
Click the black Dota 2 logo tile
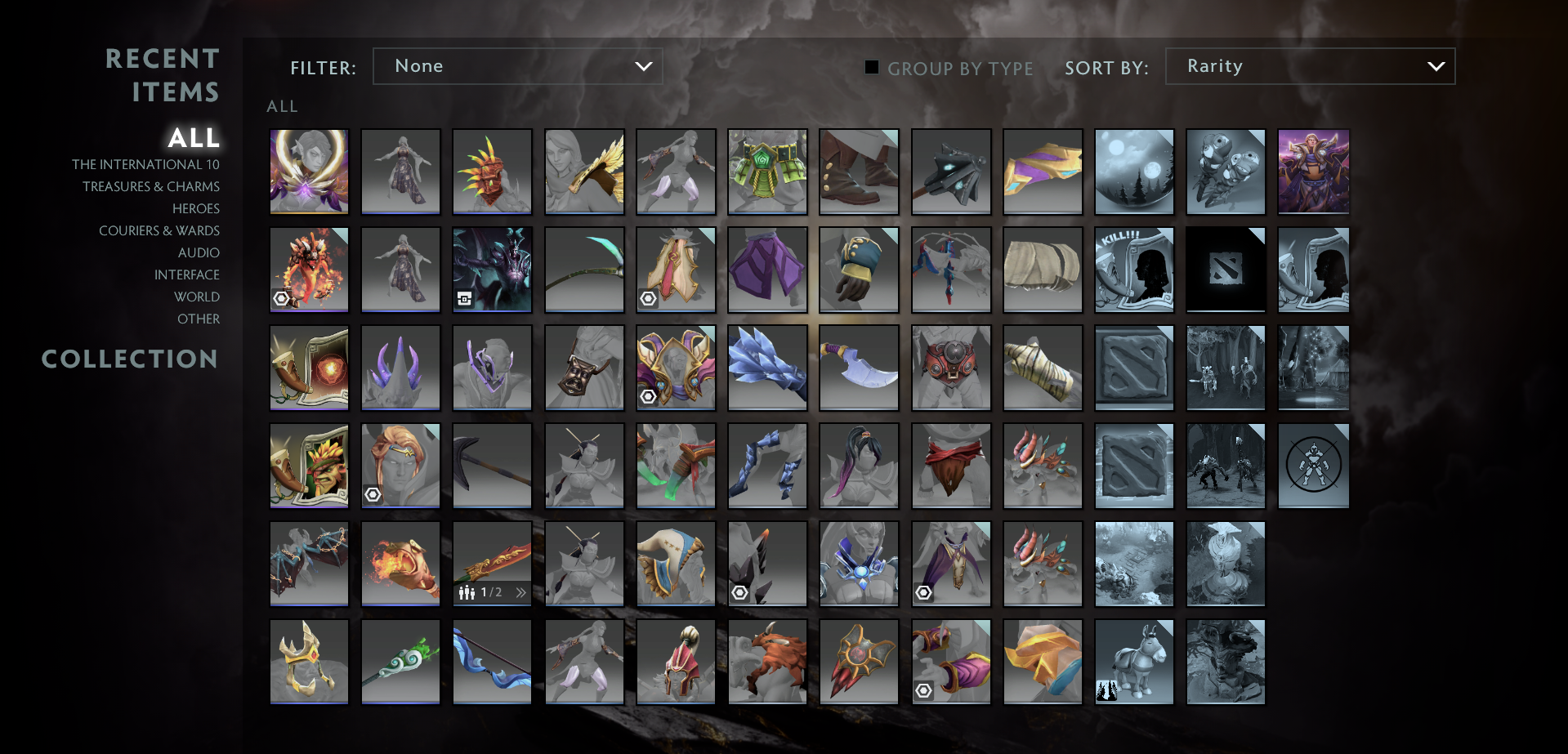click(x=1226, y=270)
